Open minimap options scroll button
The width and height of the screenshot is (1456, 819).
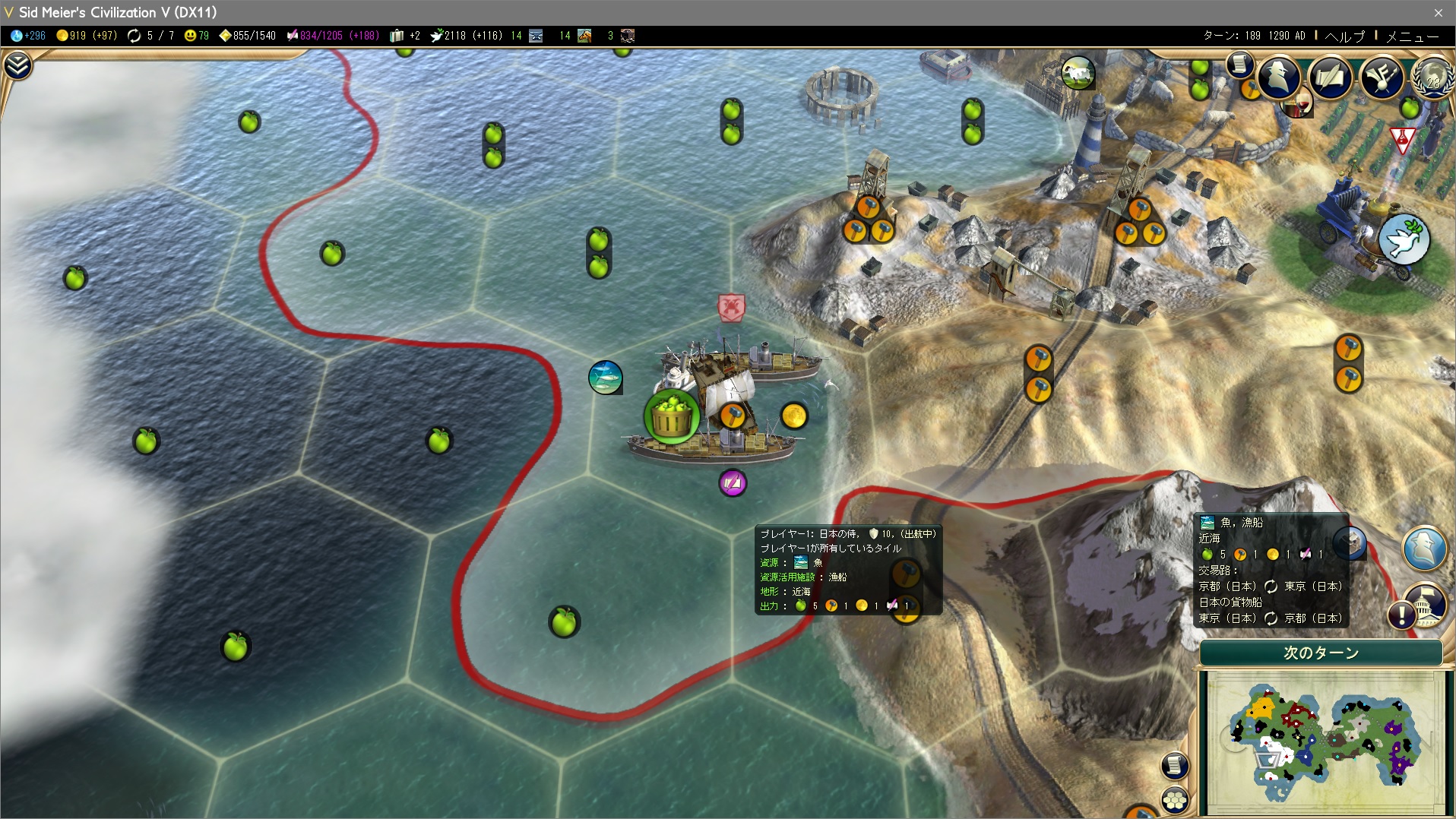(x=1175, y=765)
